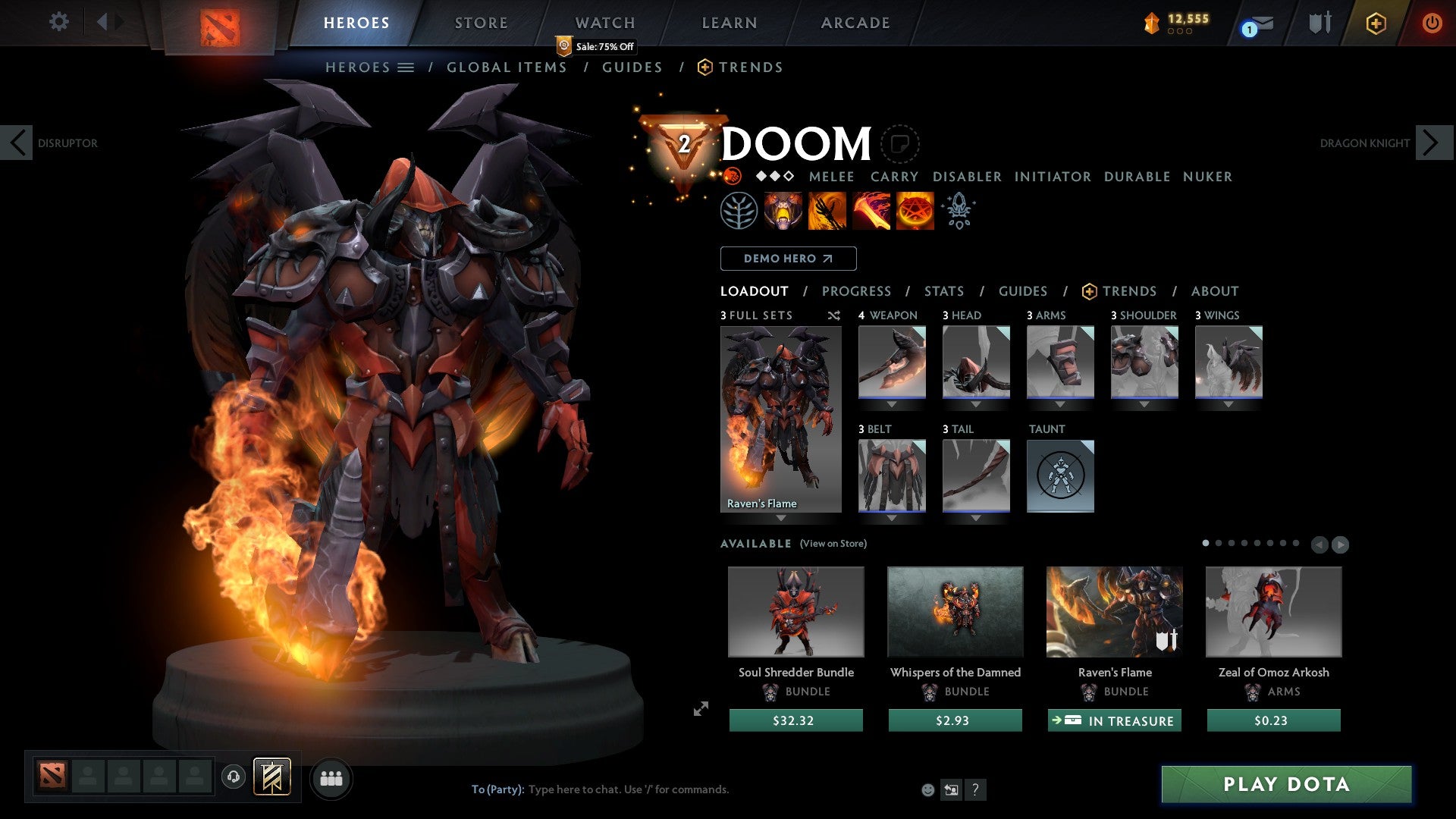This screenshot has width=1456, height=819.
Task: Open the friends list icon near party slots
Action: click(331, 778)
